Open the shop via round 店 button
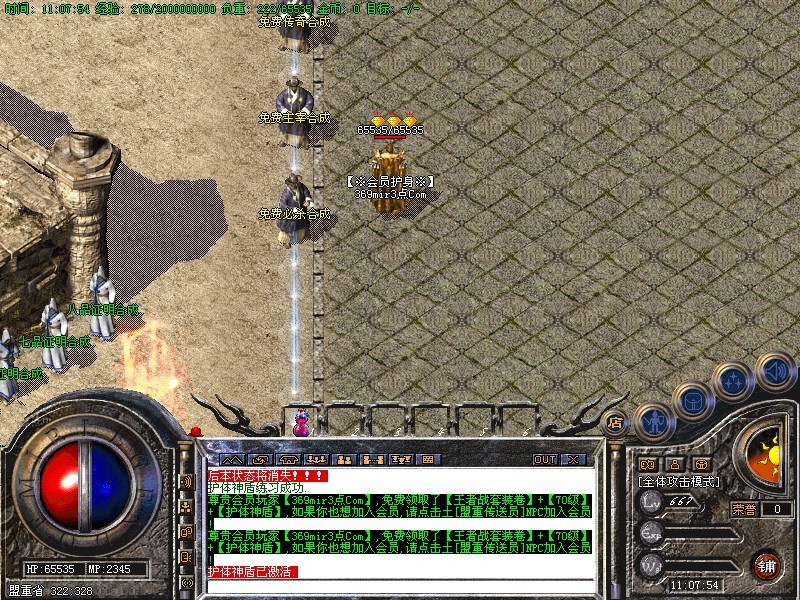 coord(617,424)
